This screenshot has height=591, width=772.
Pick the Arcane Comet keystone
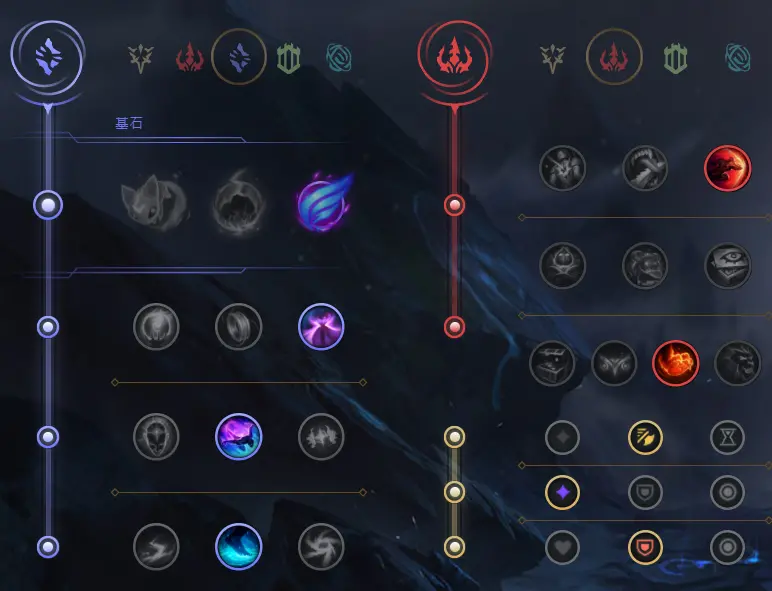[x=236, y=206]
